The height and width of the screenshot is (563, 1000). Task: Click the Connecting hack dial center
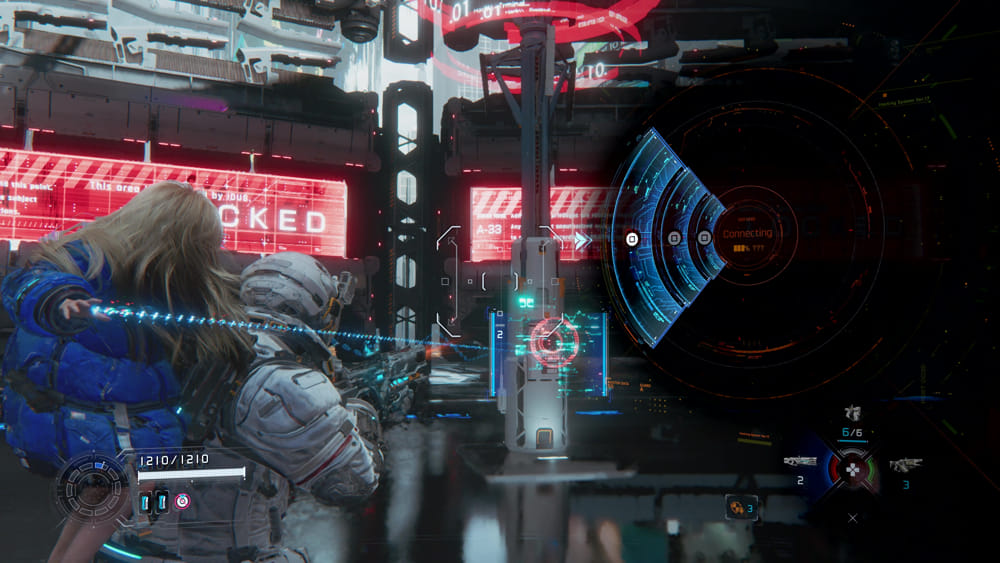pyautogui.click(x=747, y=237)
